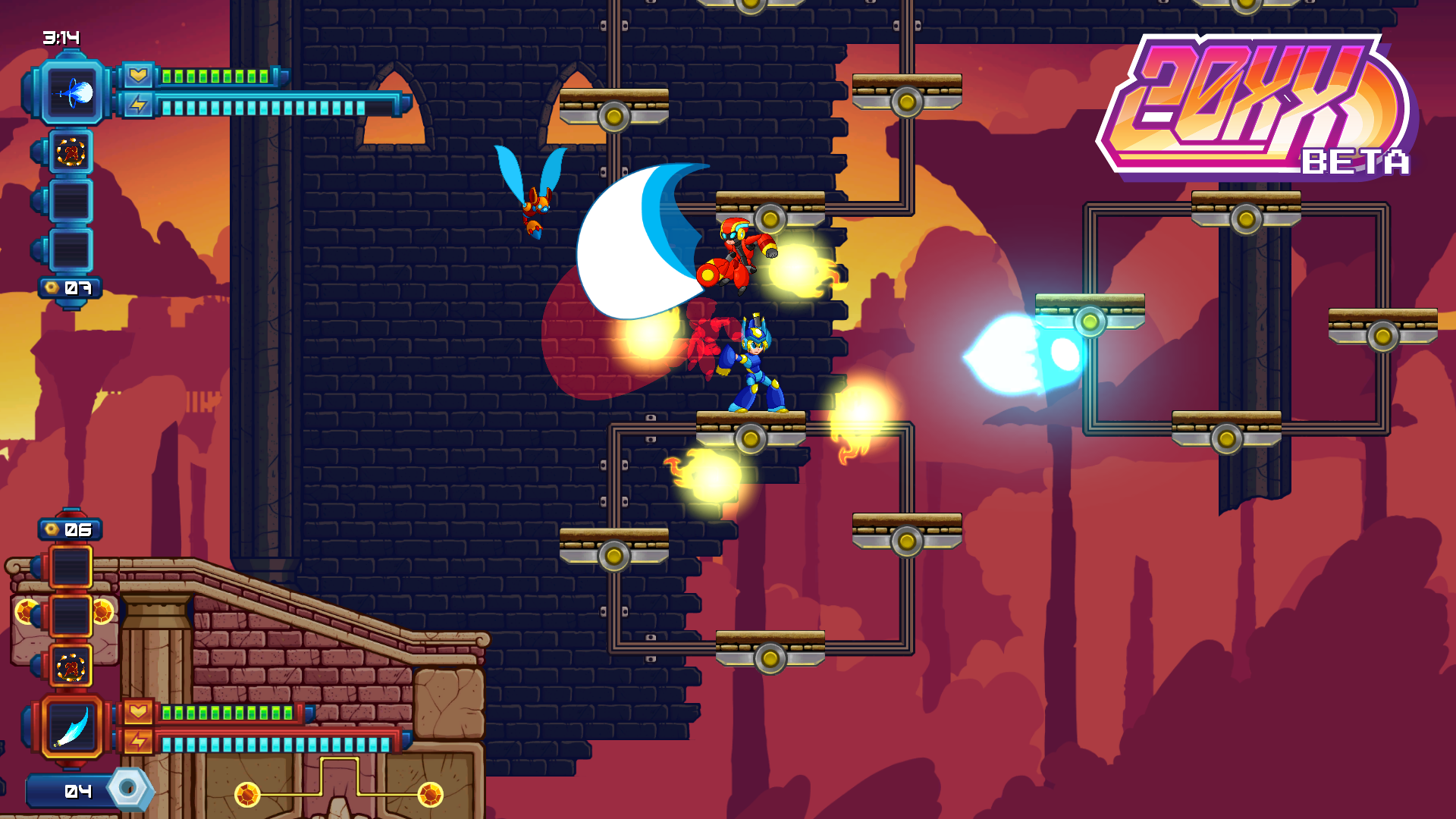Select the blue saber slash weapon icon
Image resolution: width=1456 pixels, height=819 pixels.
72,726
